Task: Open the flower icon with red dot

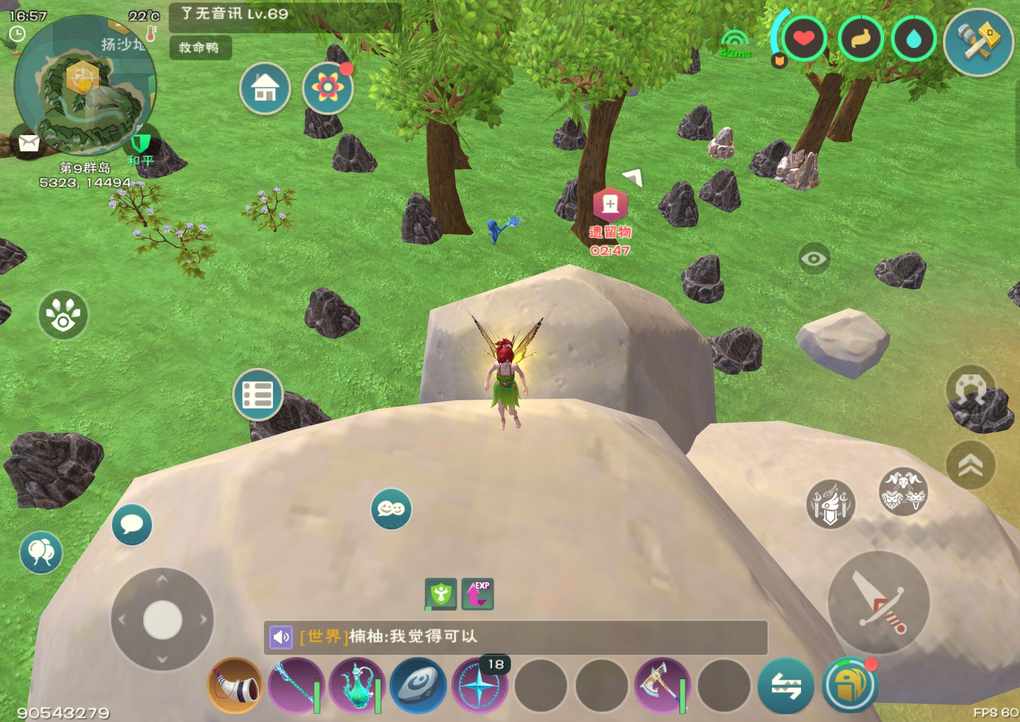Action: coord(327,88)
